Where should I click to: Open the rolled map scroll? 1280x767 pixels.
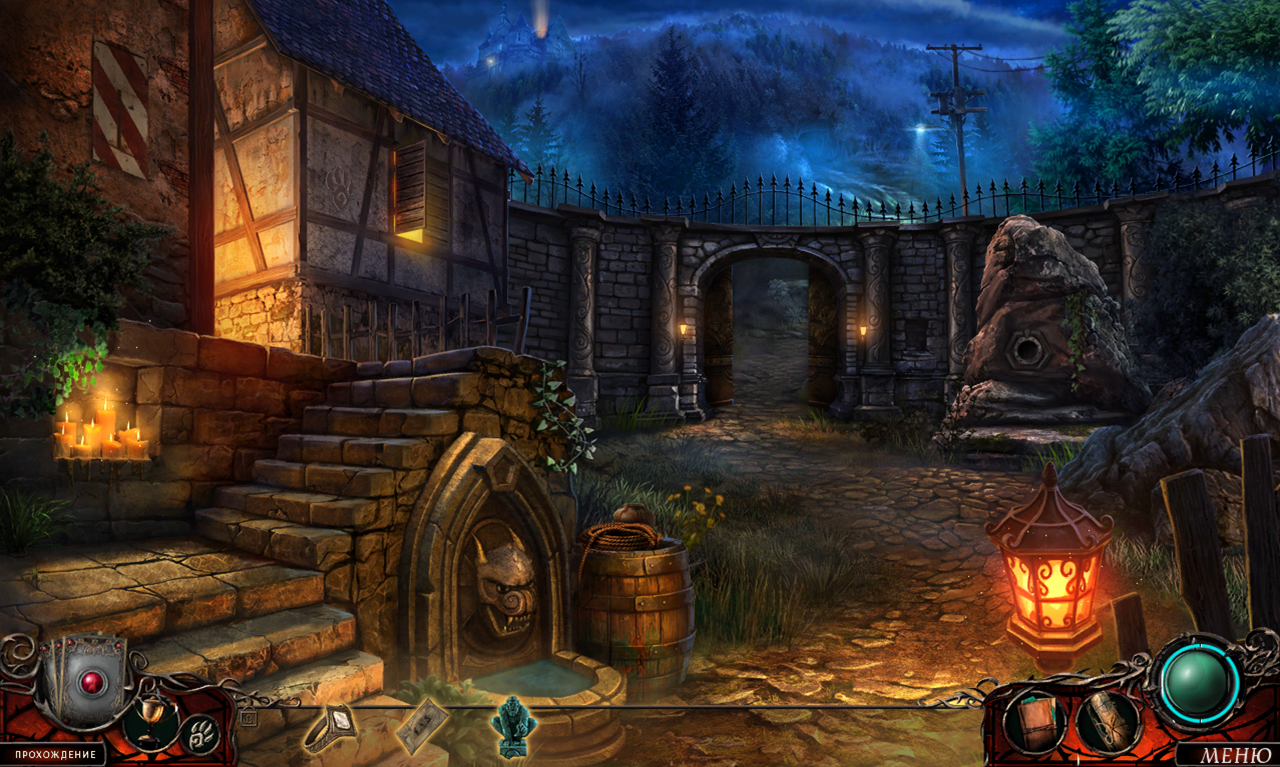[x=1108, y=721]
